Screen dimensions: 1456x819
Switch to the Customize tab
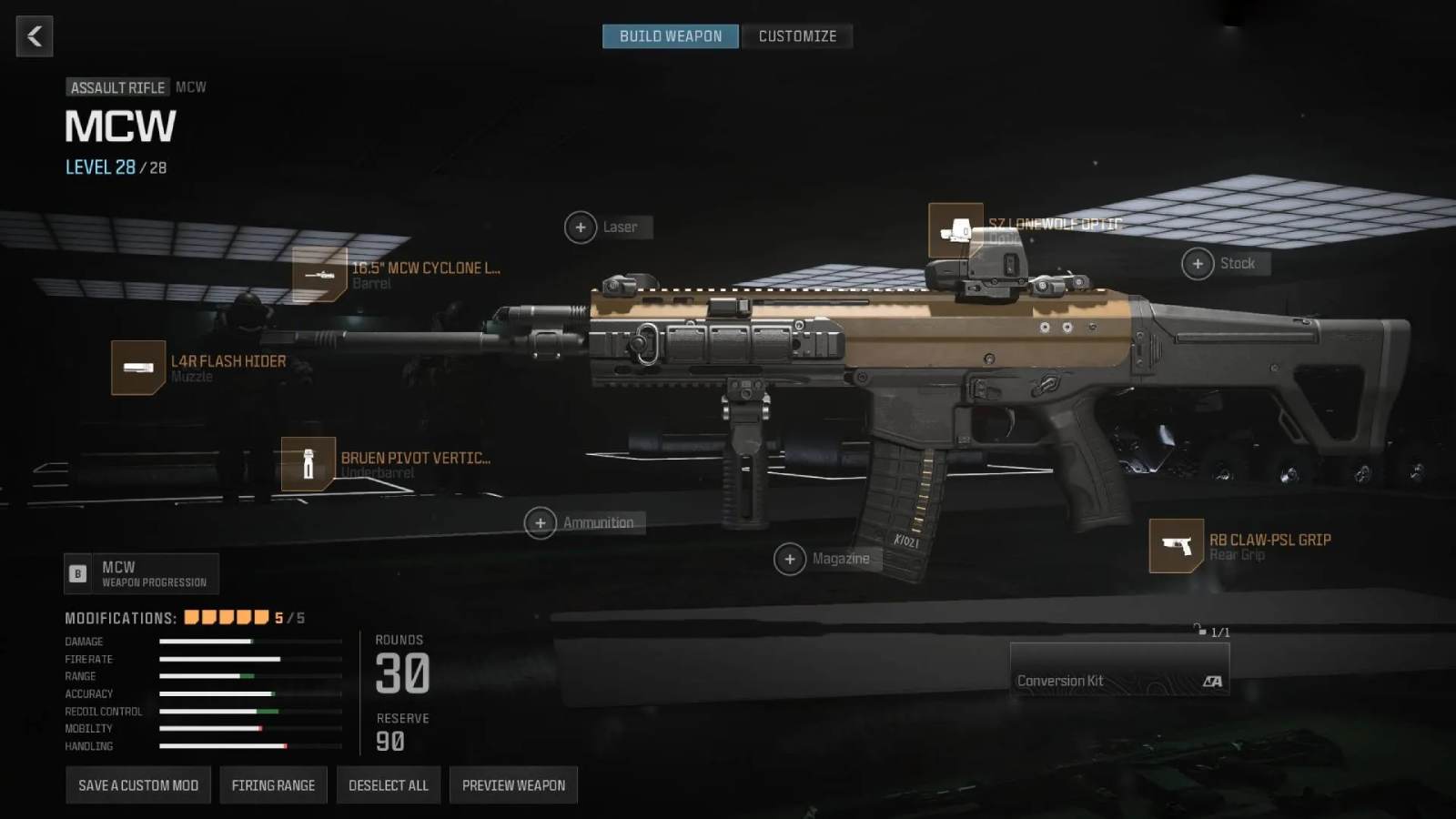coord(797,35)
